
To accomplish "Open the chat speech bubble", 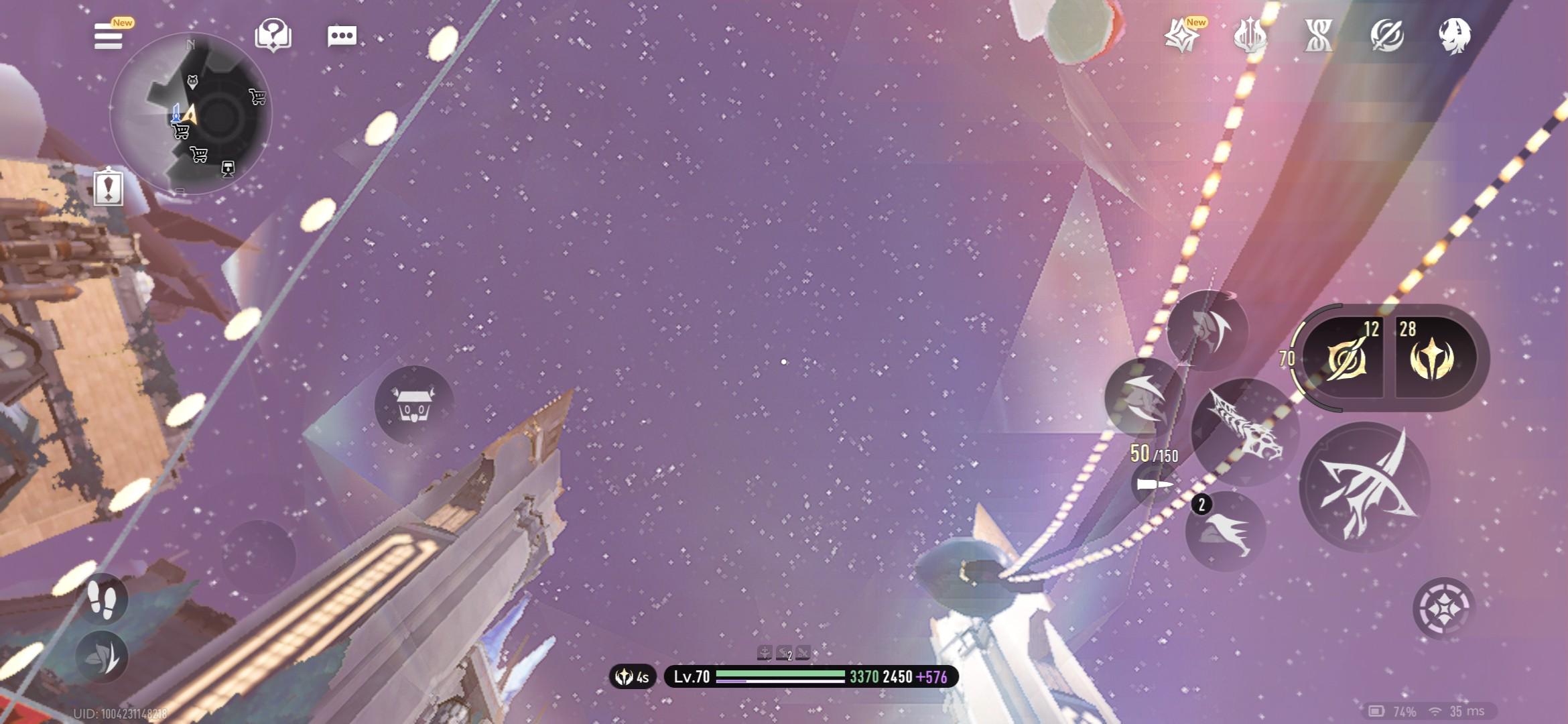I will point(342,36).
